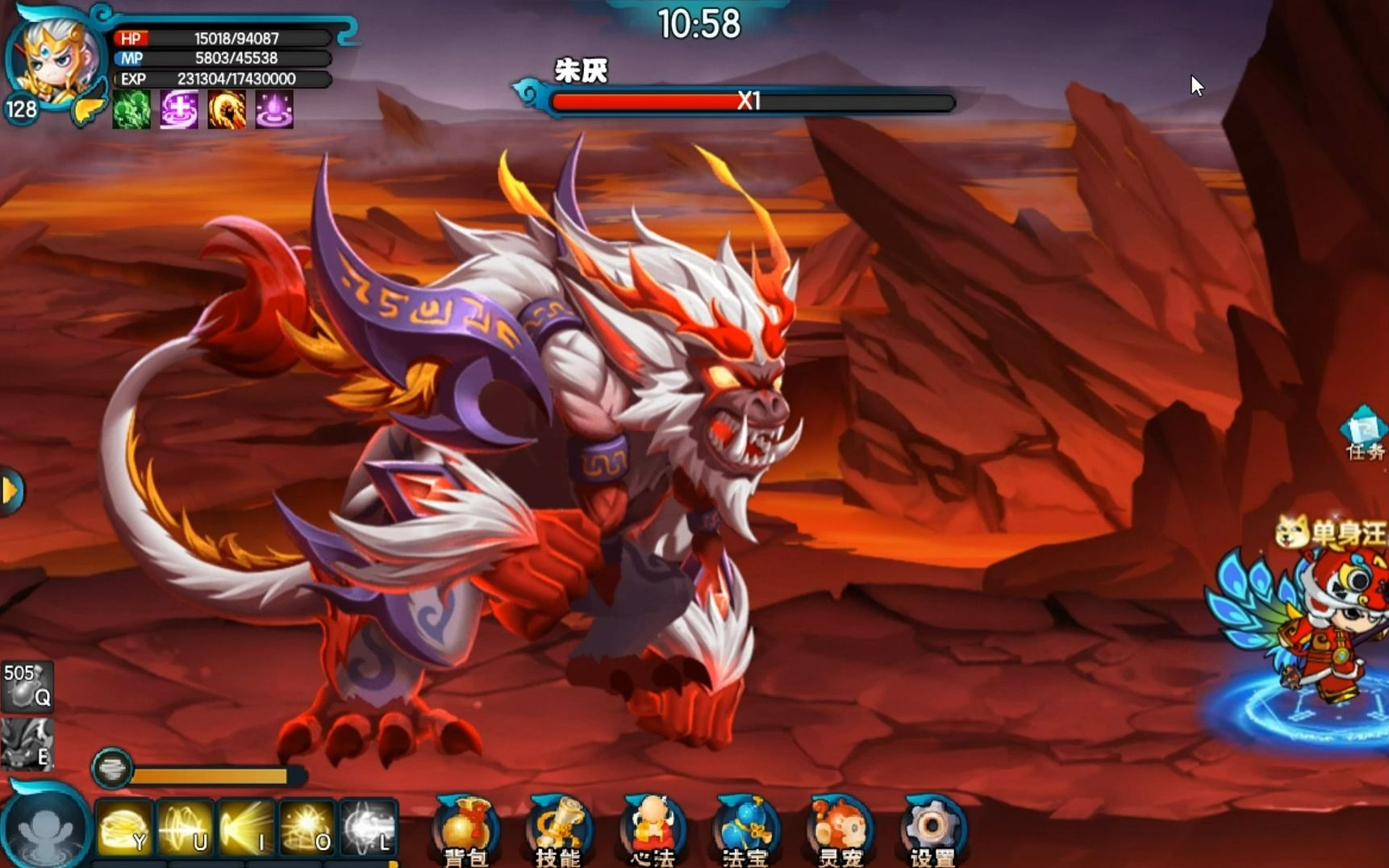This screenshot has height=868, width=1389.
Task: Inspect the green figures buff icon
Action: [131, 110]
